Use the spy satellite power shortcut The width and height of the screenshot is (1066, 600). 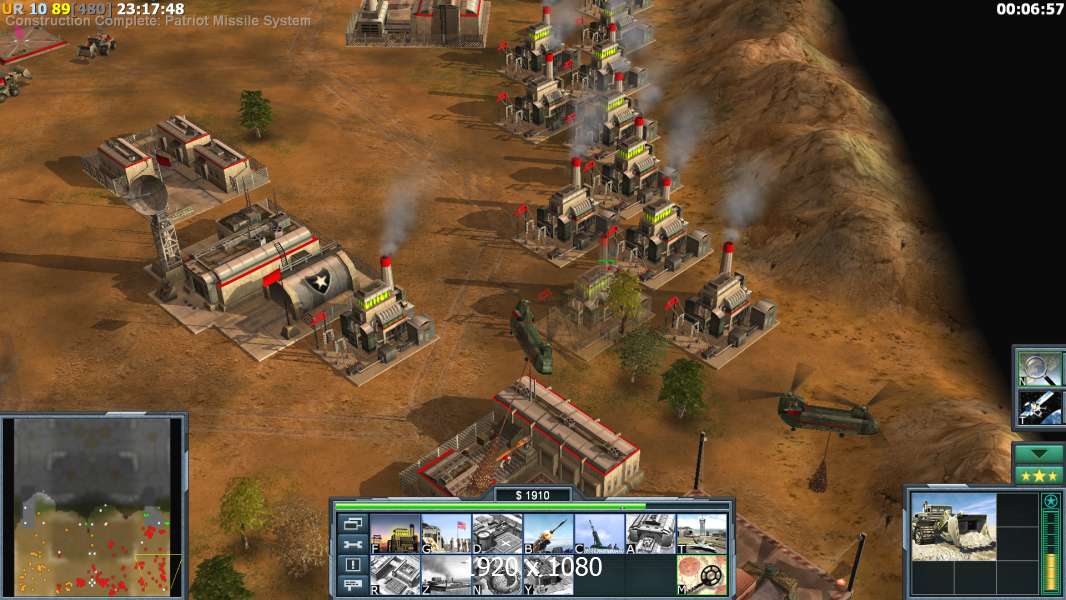click(1039, 406)
